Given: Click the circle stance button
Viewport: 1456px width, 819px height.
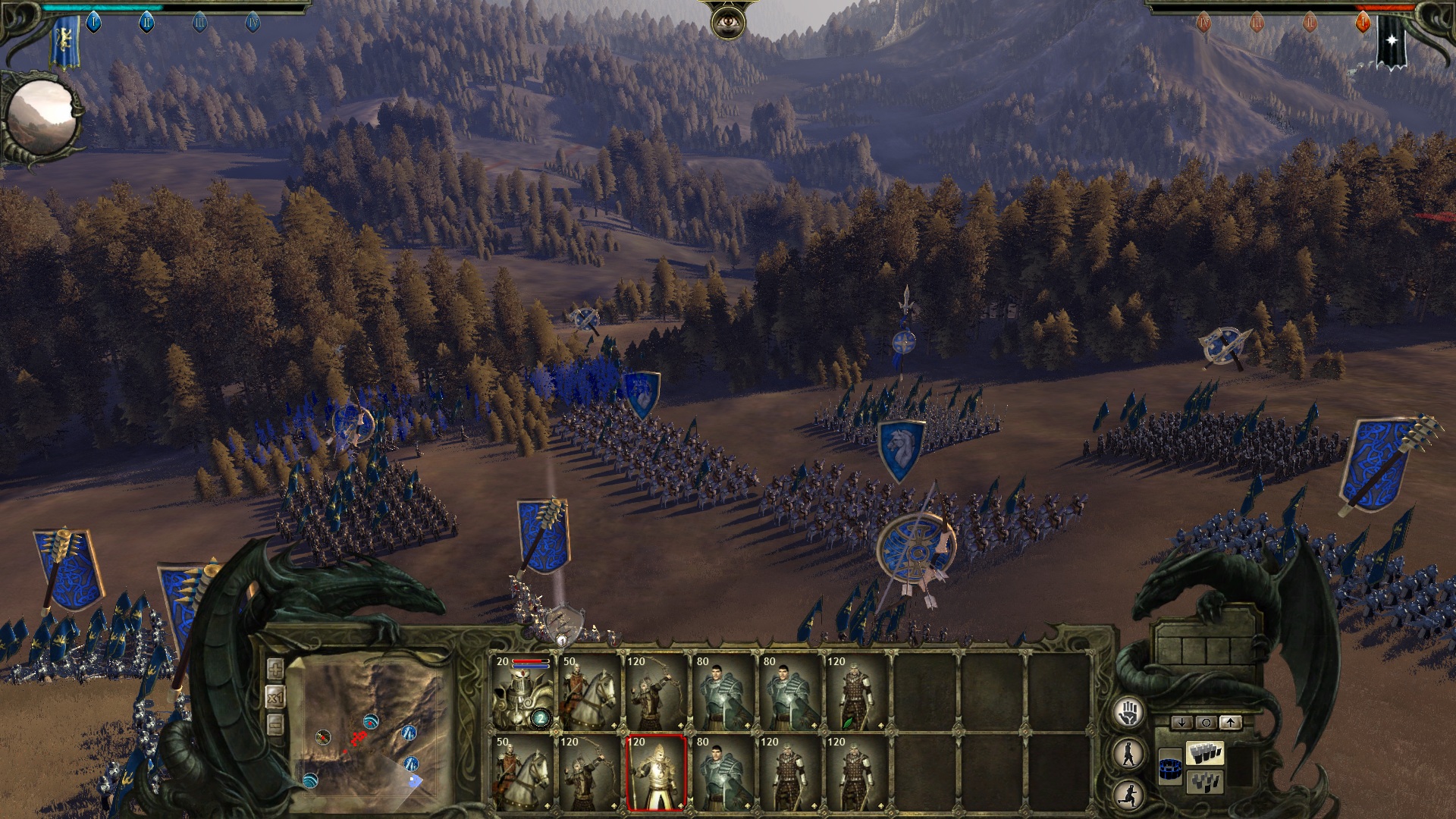Looking at the screenshot, I should tap(1206, 723).
